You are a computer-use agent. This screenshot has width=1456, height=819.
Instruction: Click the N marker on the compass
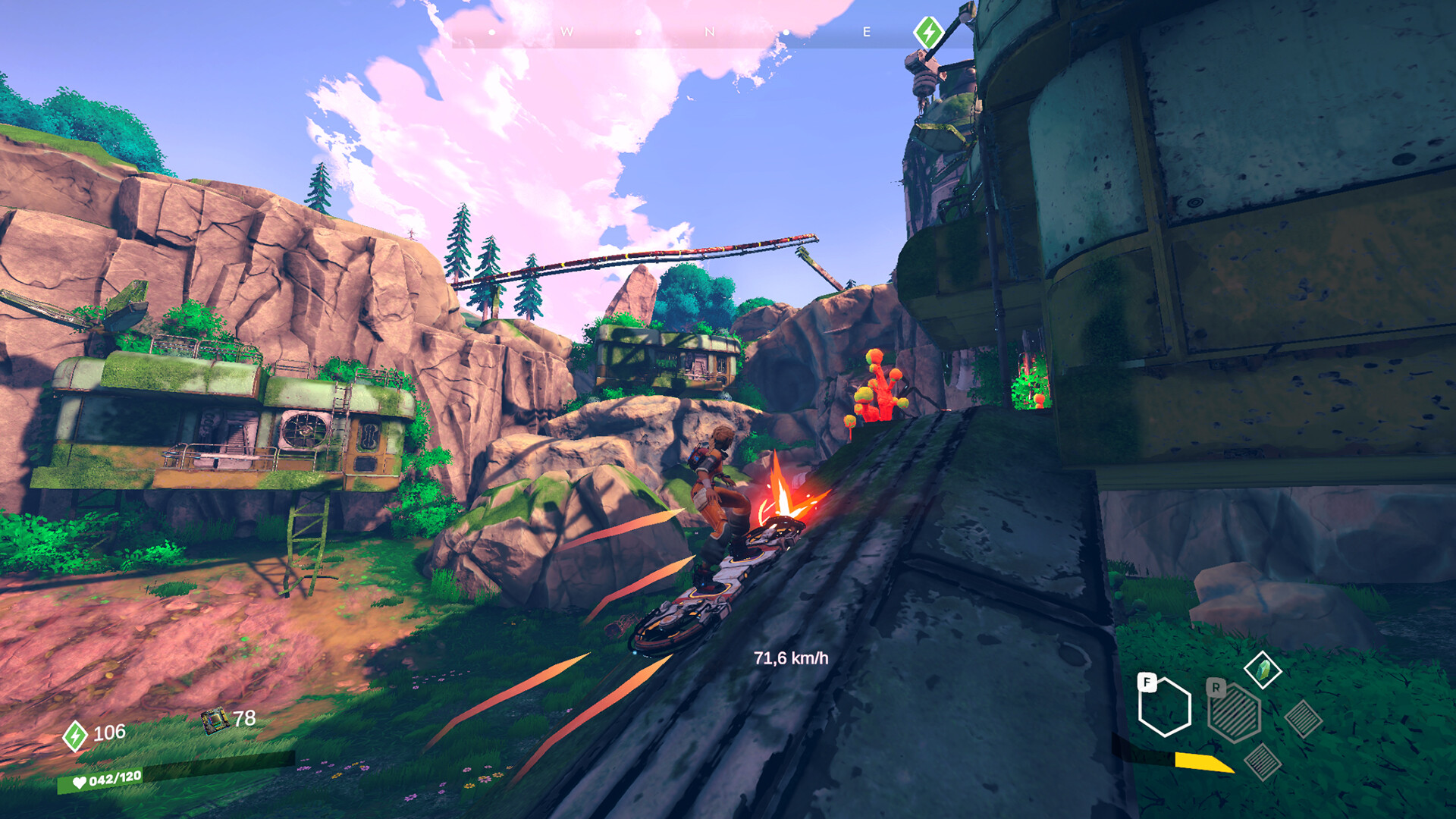tap(710, 33)
